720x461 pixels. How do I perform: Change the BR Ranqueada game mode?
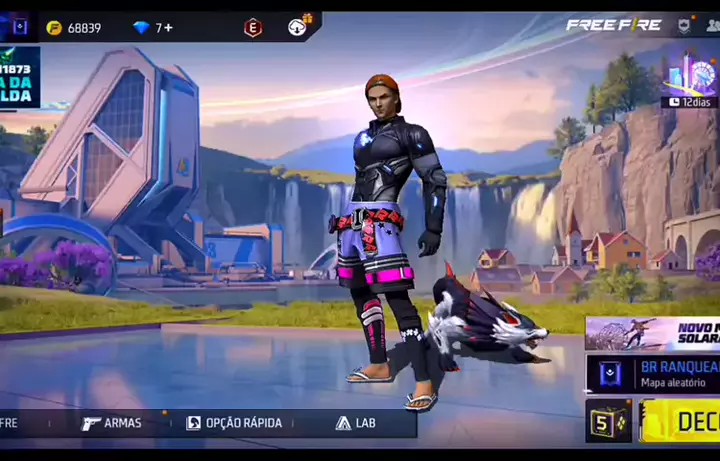click(x=652, y=375)
